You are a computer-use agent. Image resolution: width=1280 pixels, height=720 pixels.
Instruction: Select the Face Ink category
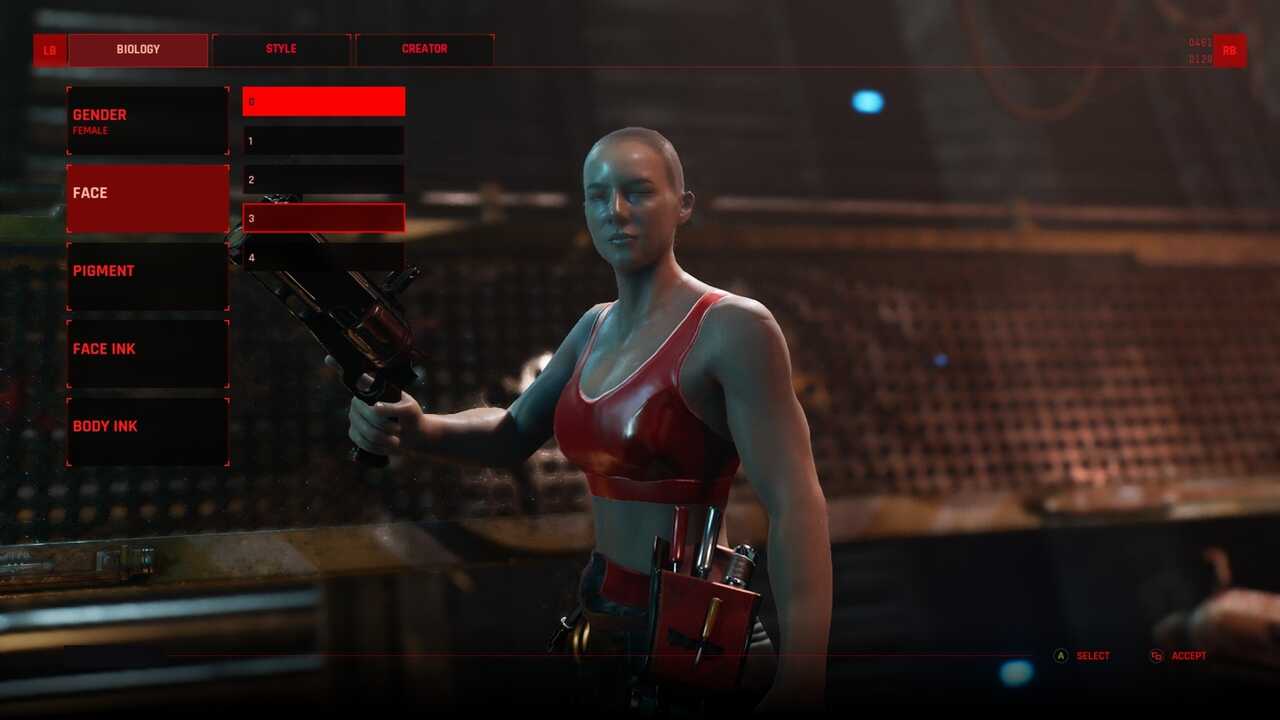(148, 353)
